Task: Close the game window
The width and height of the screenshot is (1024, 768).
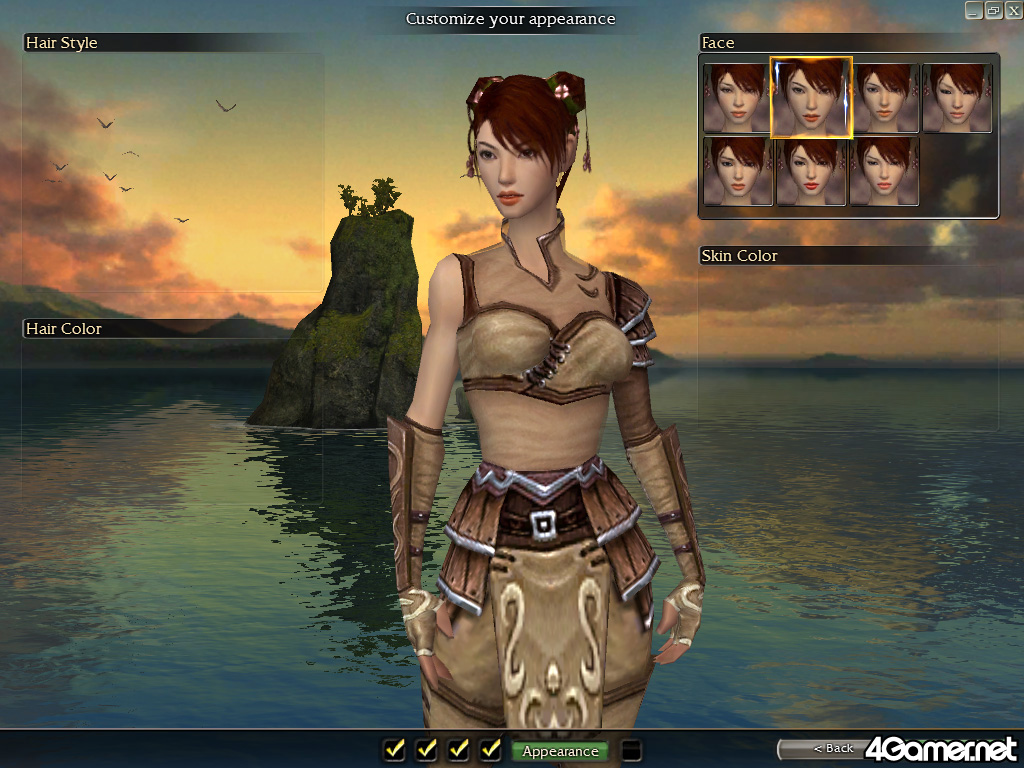Action: 1012,10
